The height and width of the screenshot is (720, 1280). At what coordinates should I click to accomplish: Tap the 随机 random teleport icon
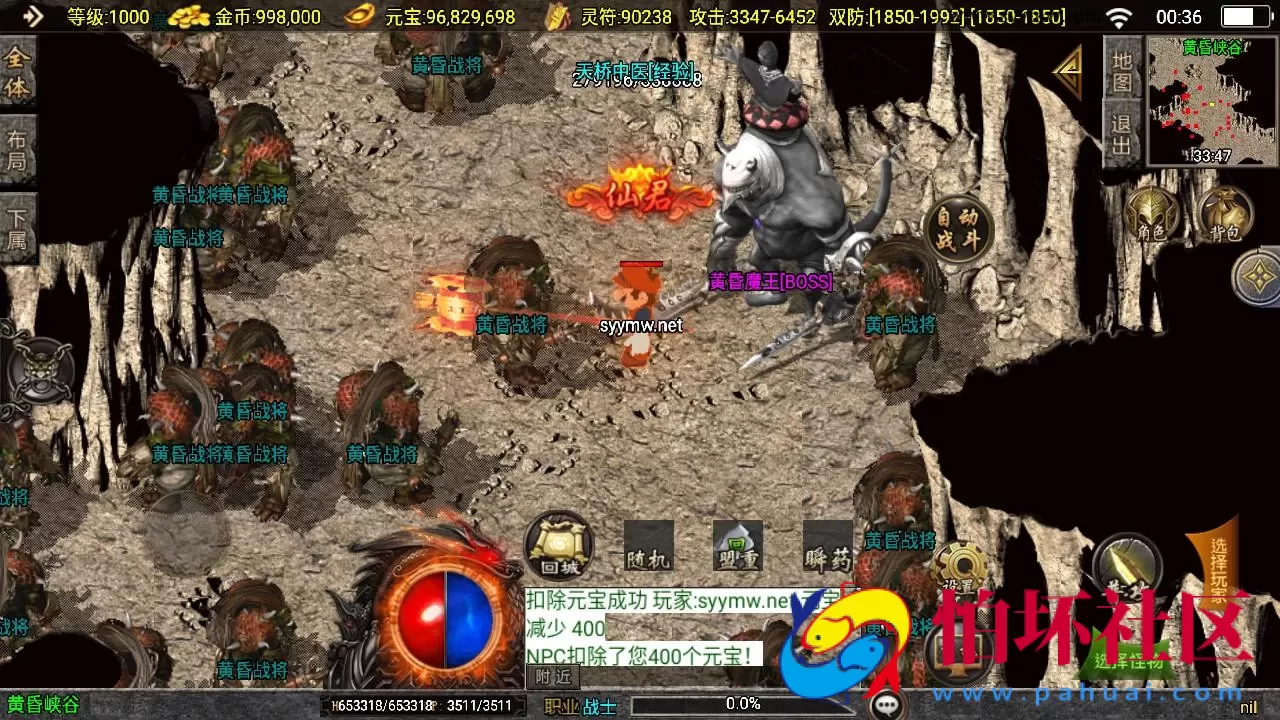(648, 547)
